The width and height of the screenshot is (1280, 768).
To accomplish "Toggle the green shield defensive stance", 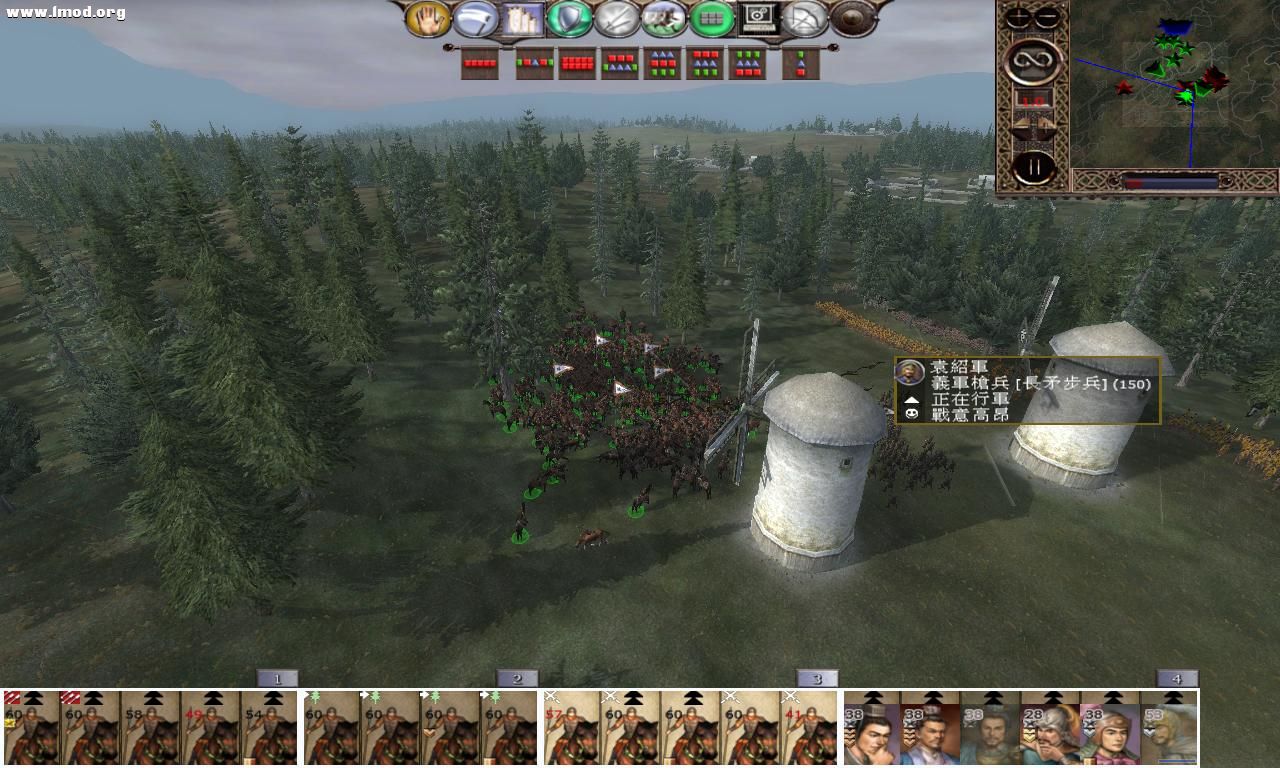I will (570, 19).
